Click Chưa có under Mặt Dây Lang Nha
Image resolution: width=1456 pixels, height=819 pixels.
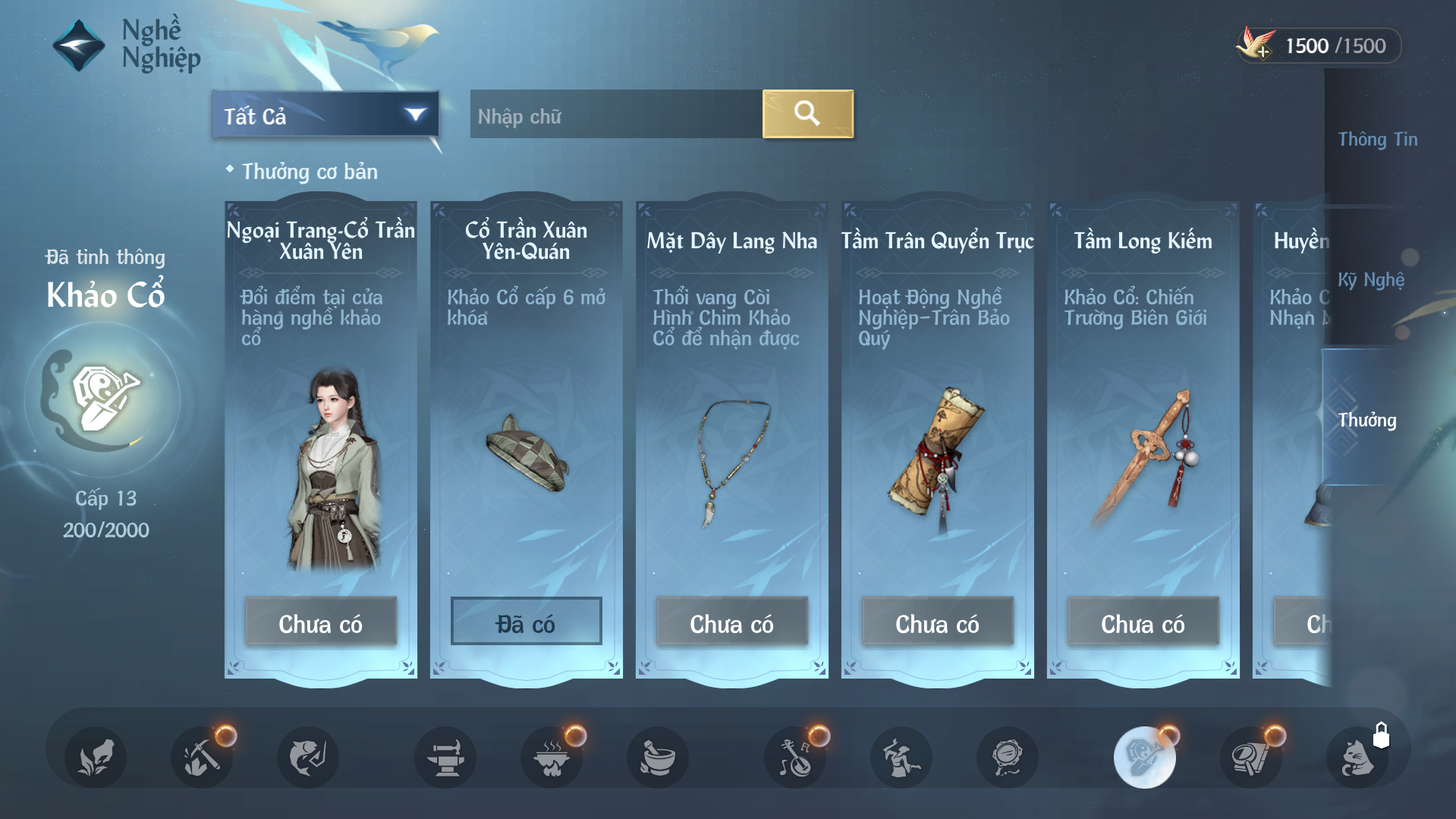(731, 622)
